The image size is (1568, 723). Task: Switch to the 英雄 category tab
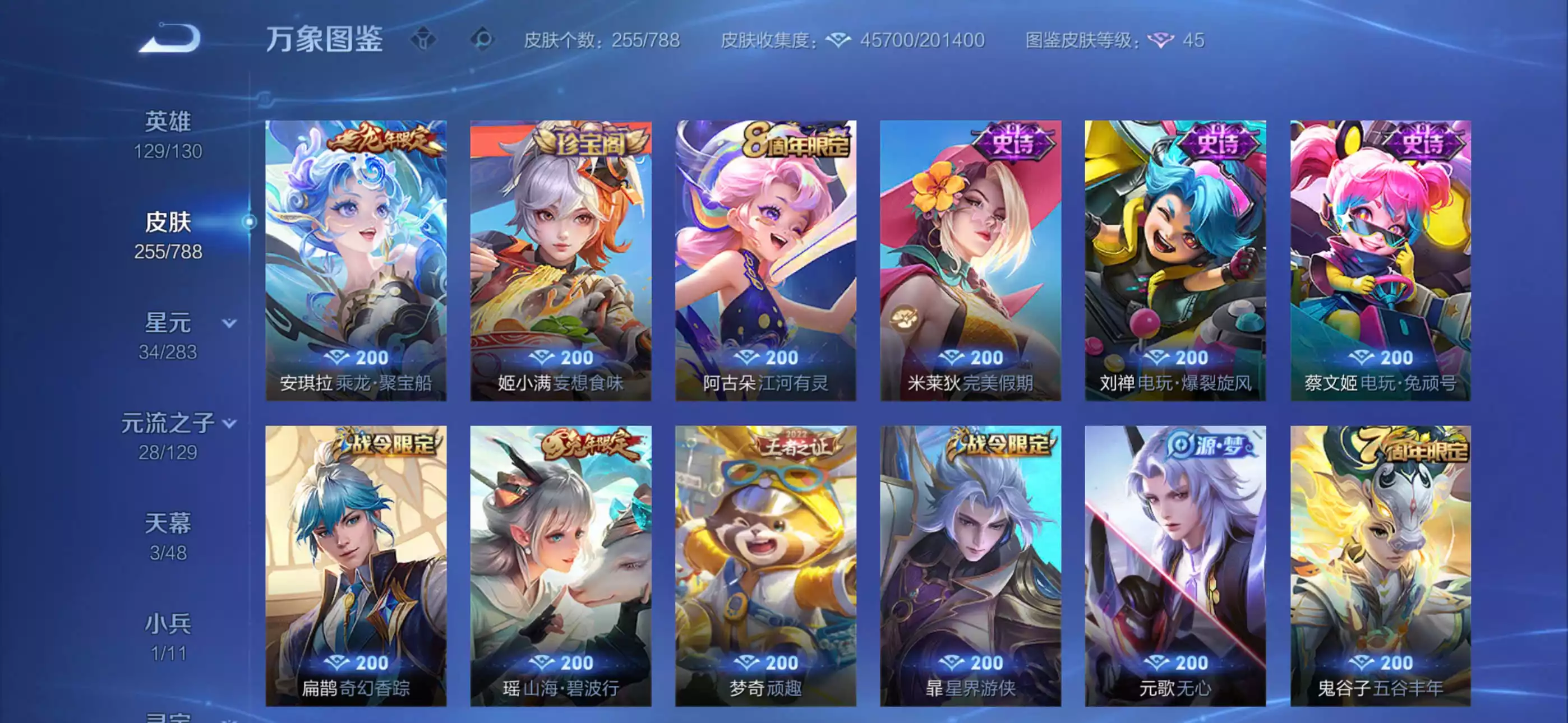167,122
